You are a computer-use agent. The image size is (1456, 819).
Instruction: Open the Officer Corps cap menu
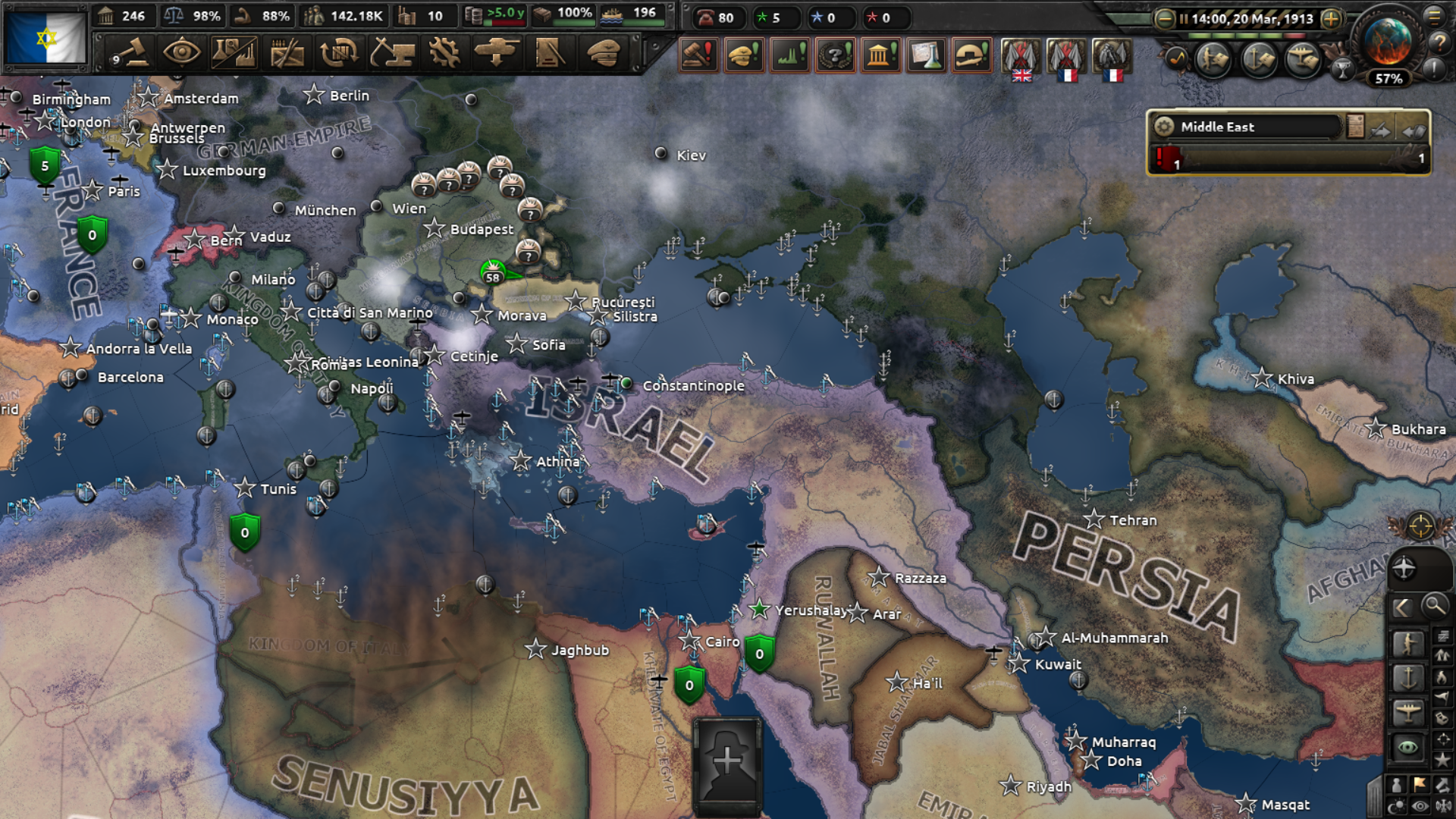[604, 53]
